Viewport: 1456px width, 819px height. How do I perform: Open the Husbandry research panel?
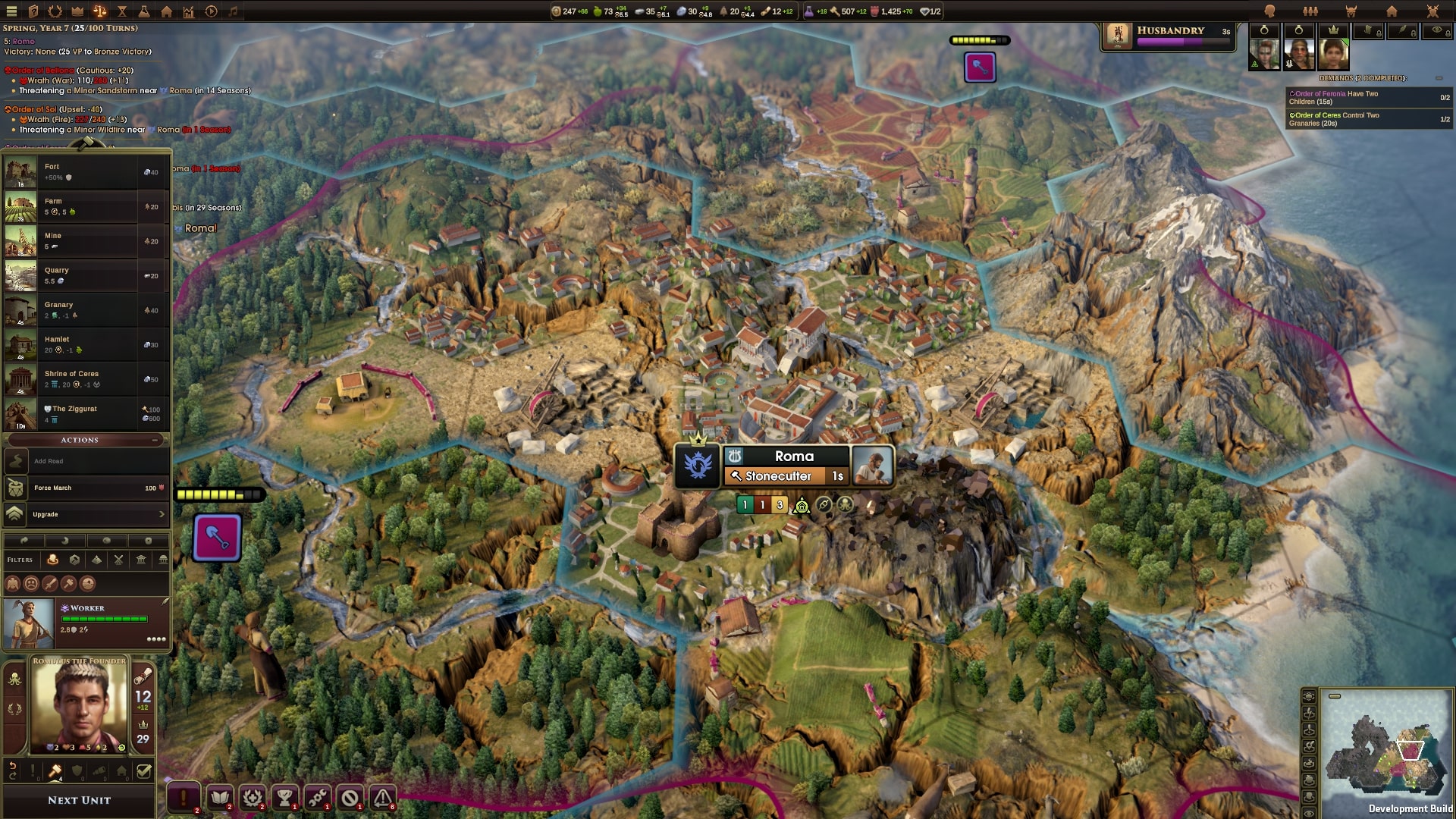(x=1169, y=36)
